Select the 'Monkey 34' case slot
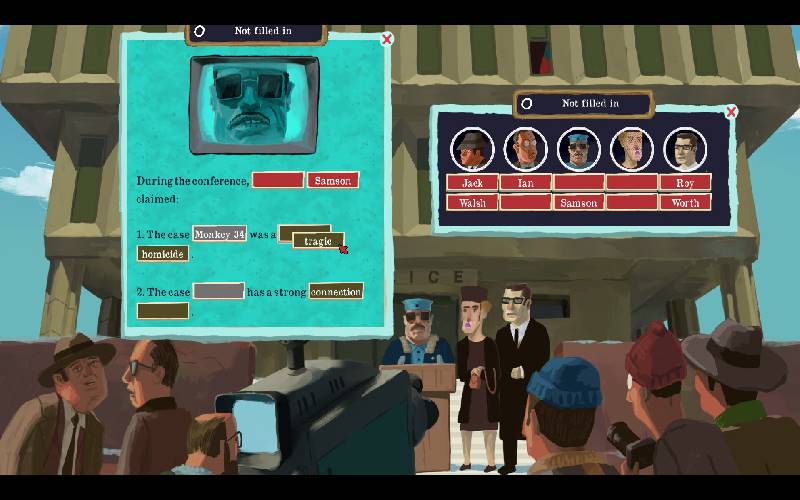 tap(219, 234)
